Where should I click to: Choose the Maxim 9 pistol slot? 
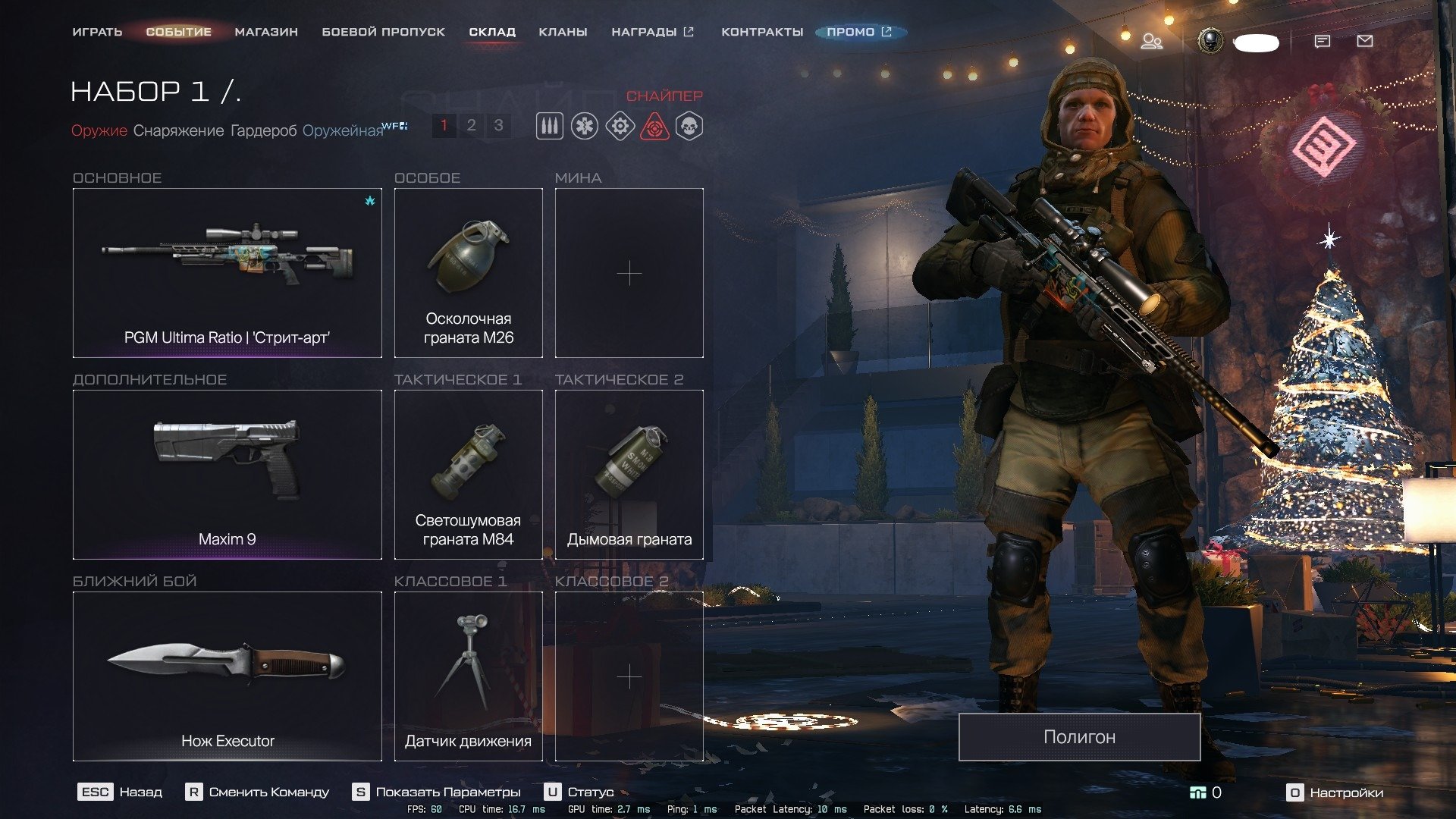coord(227,475)
